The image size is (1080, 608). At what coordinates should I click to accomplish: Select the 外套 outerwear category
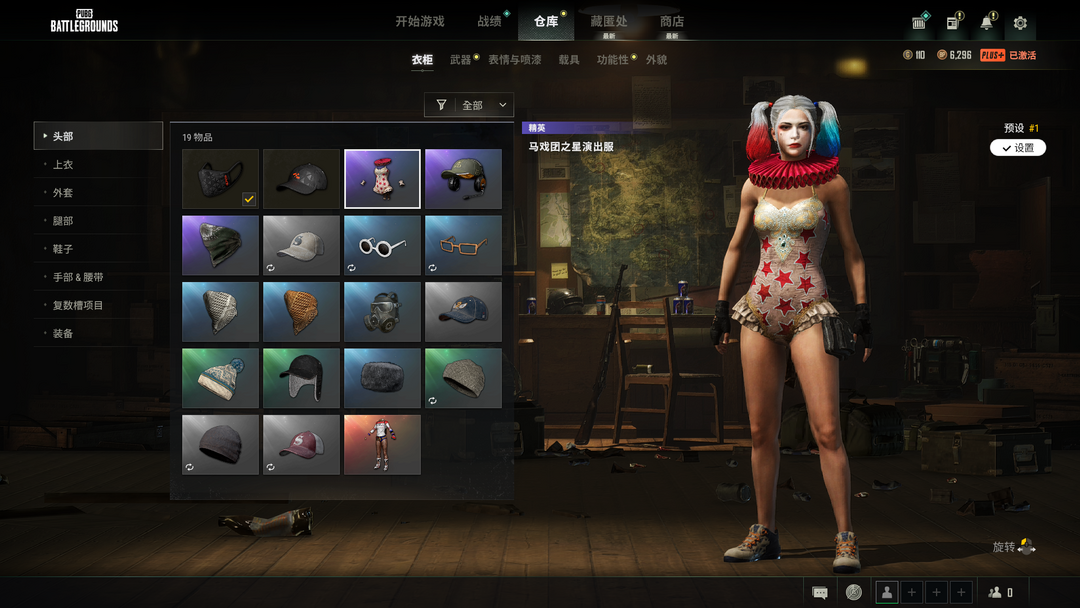pyautogui.click(x=63, y=193)
